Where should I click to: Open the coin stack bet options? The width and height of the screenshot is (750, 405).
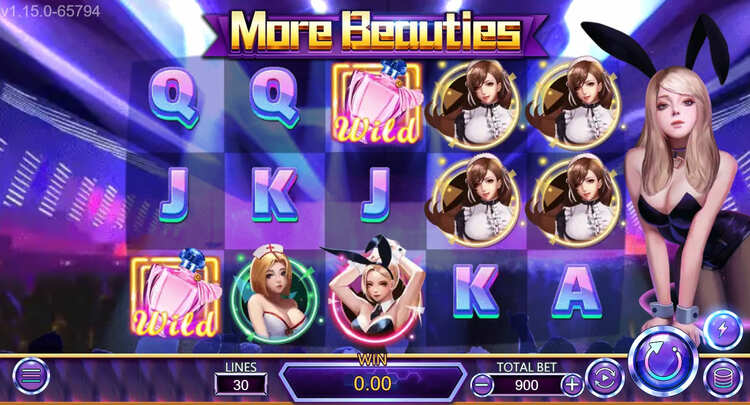click(722, 378)
